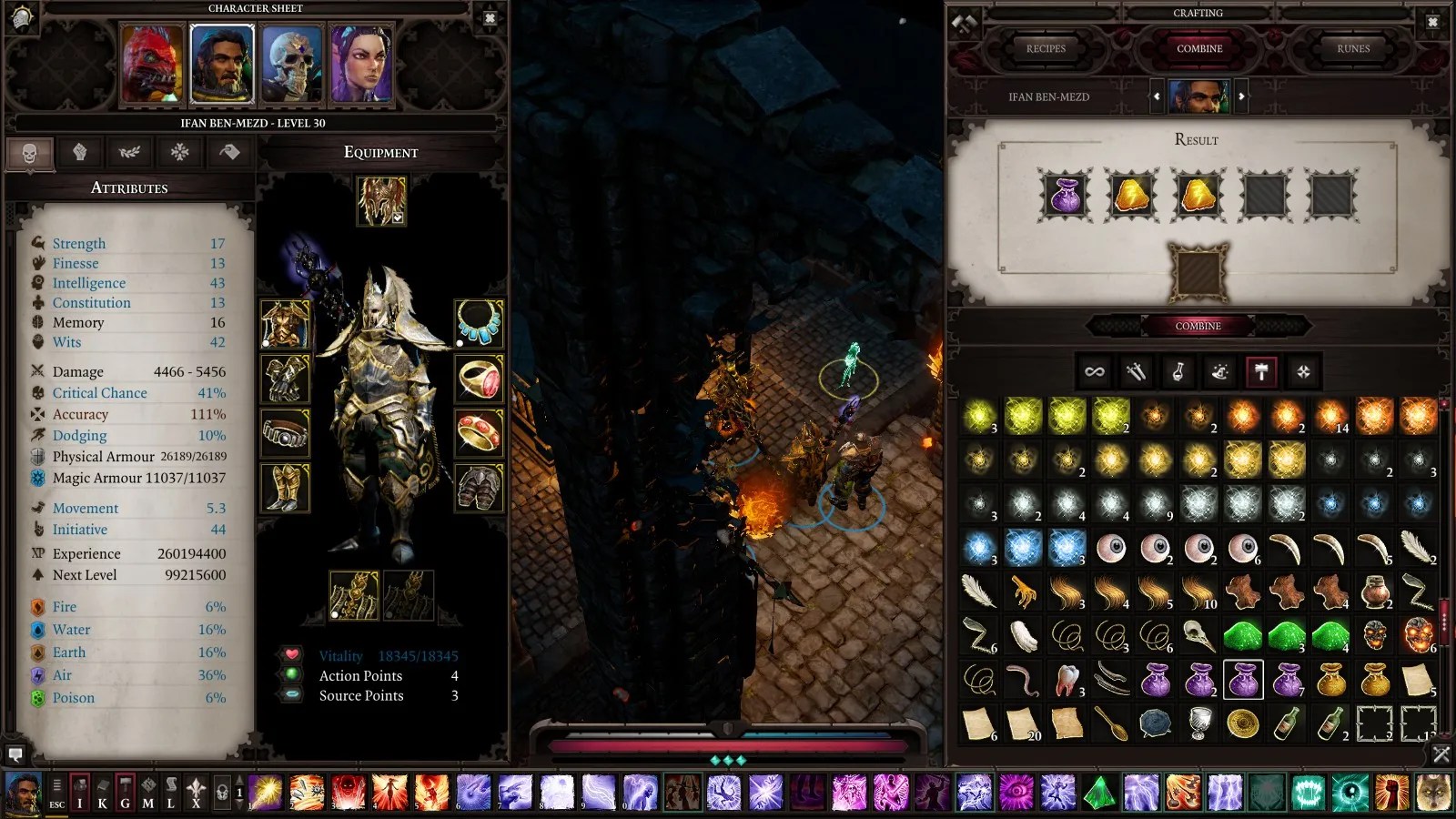
Task: Click left chevron for previous crafting character
Action: [x=1158, y=96]
